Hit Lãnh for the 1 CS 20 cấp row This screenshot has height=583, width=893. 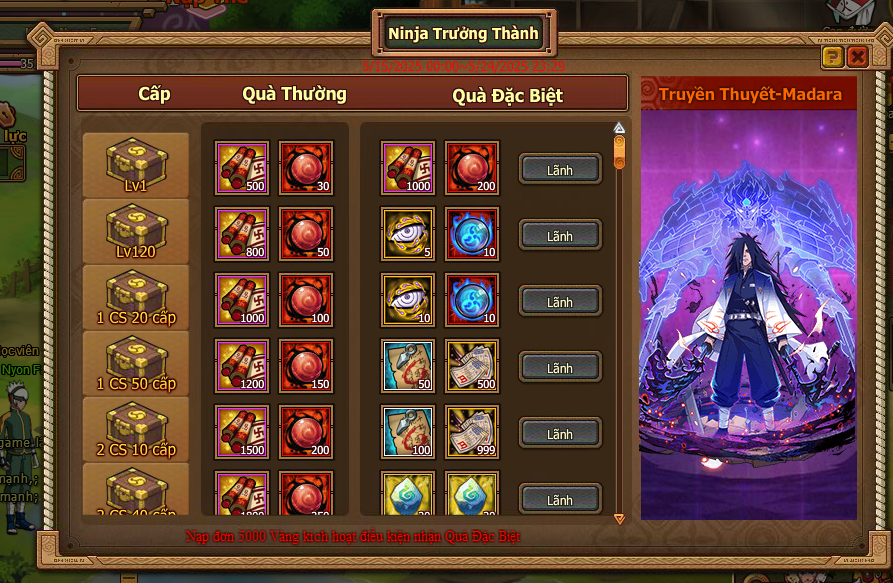560,302
